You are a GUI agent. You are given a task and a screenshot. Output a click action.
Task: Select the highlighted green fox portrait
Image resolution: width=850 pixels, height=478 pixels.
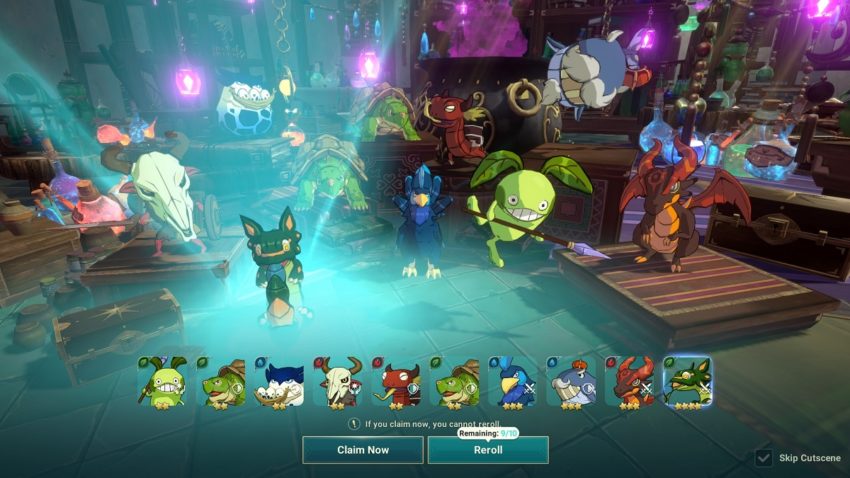pos(687,381)
